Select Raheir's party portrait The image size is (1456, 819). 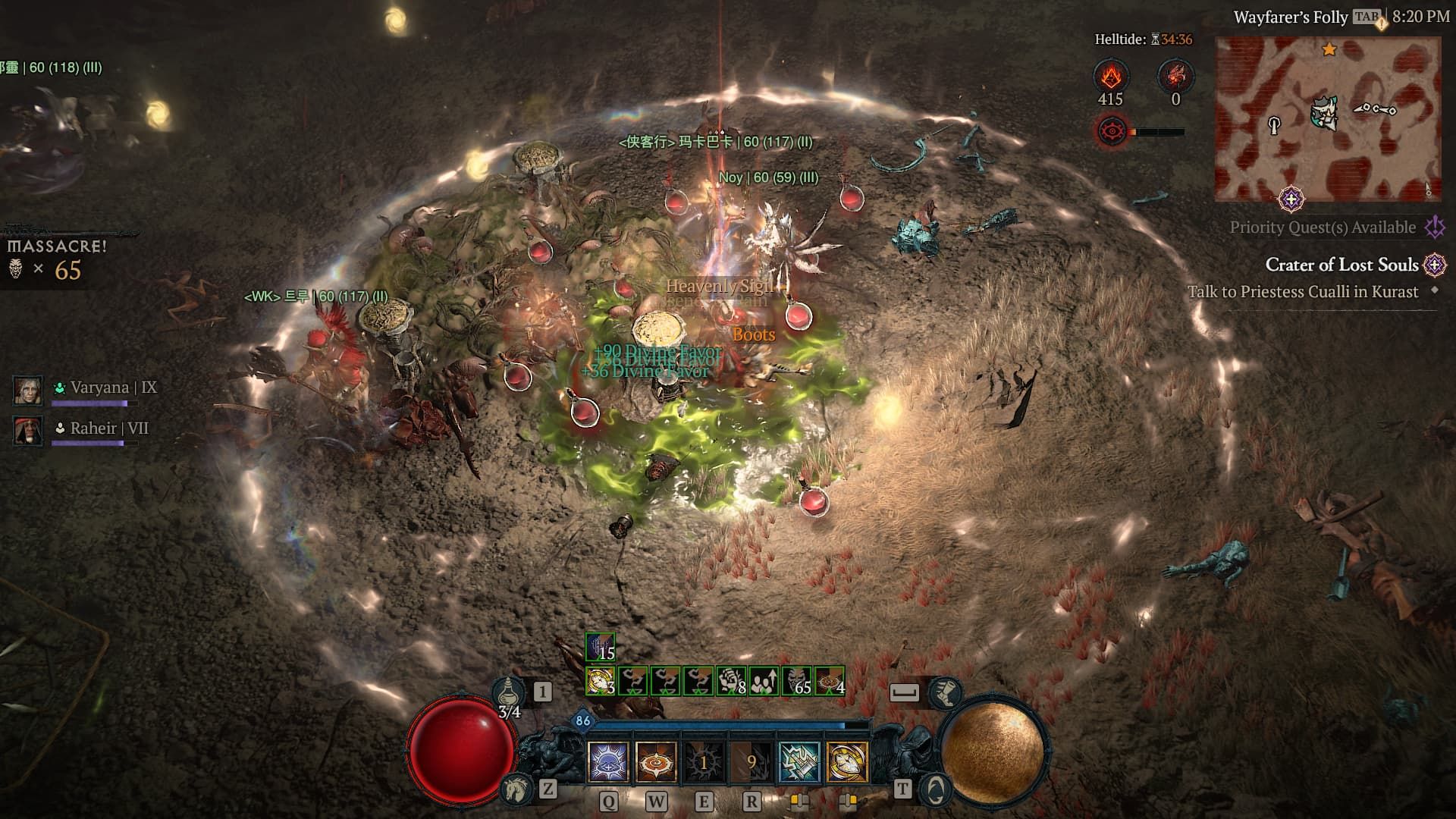tap(28, 430)
